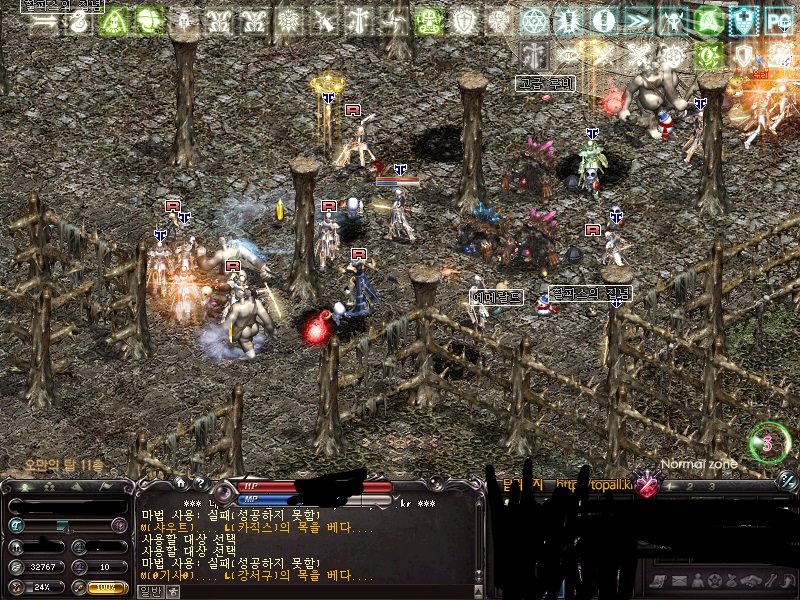Open the question mark help button

(199, 482)
